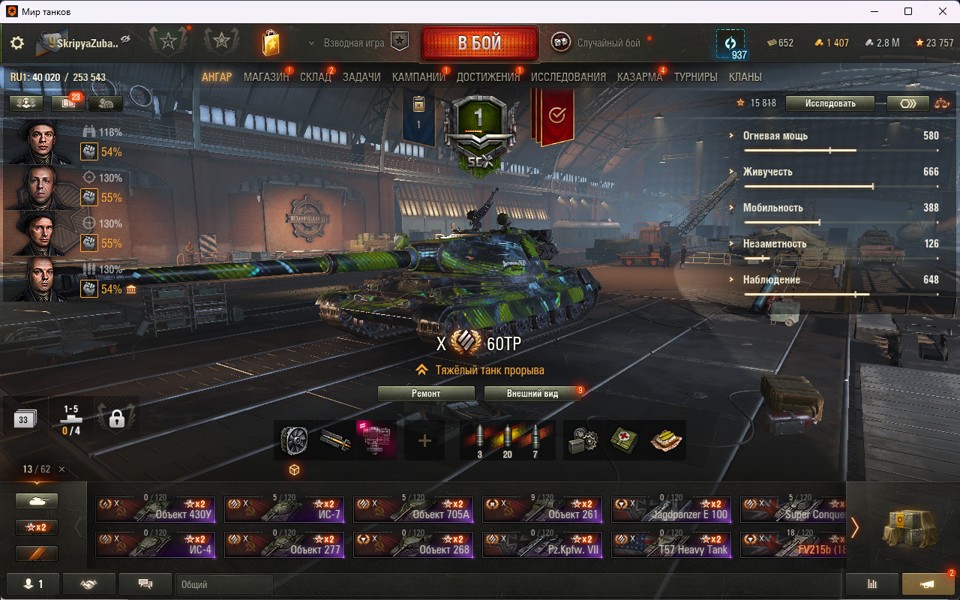Open the КЛАНЫ tab
This screenshot has height=600, width=960.
point(745,77)
